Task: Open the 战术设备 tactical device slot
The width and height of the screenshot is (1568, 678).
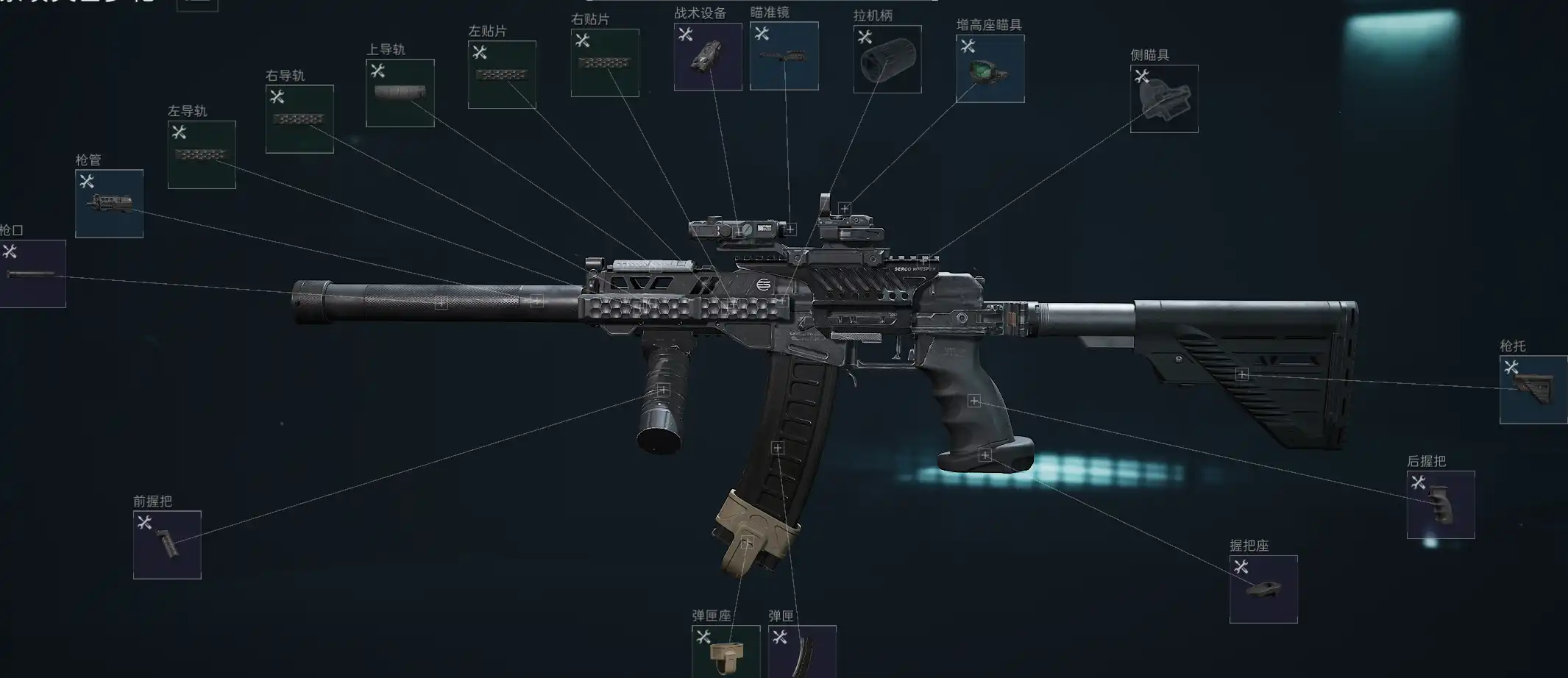Action: [x=708, y=57]
